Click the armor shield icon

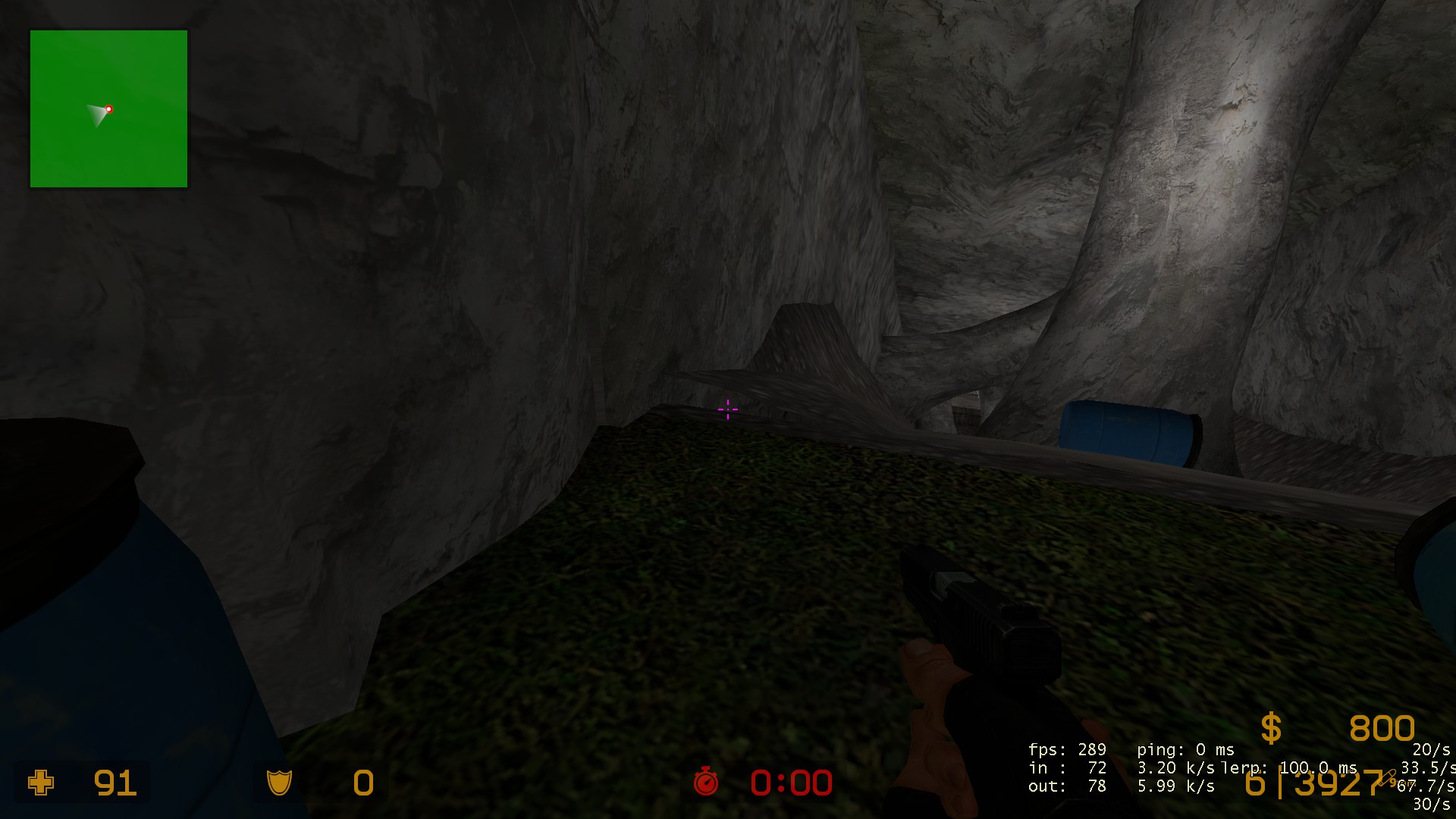[x=279, y=782]
